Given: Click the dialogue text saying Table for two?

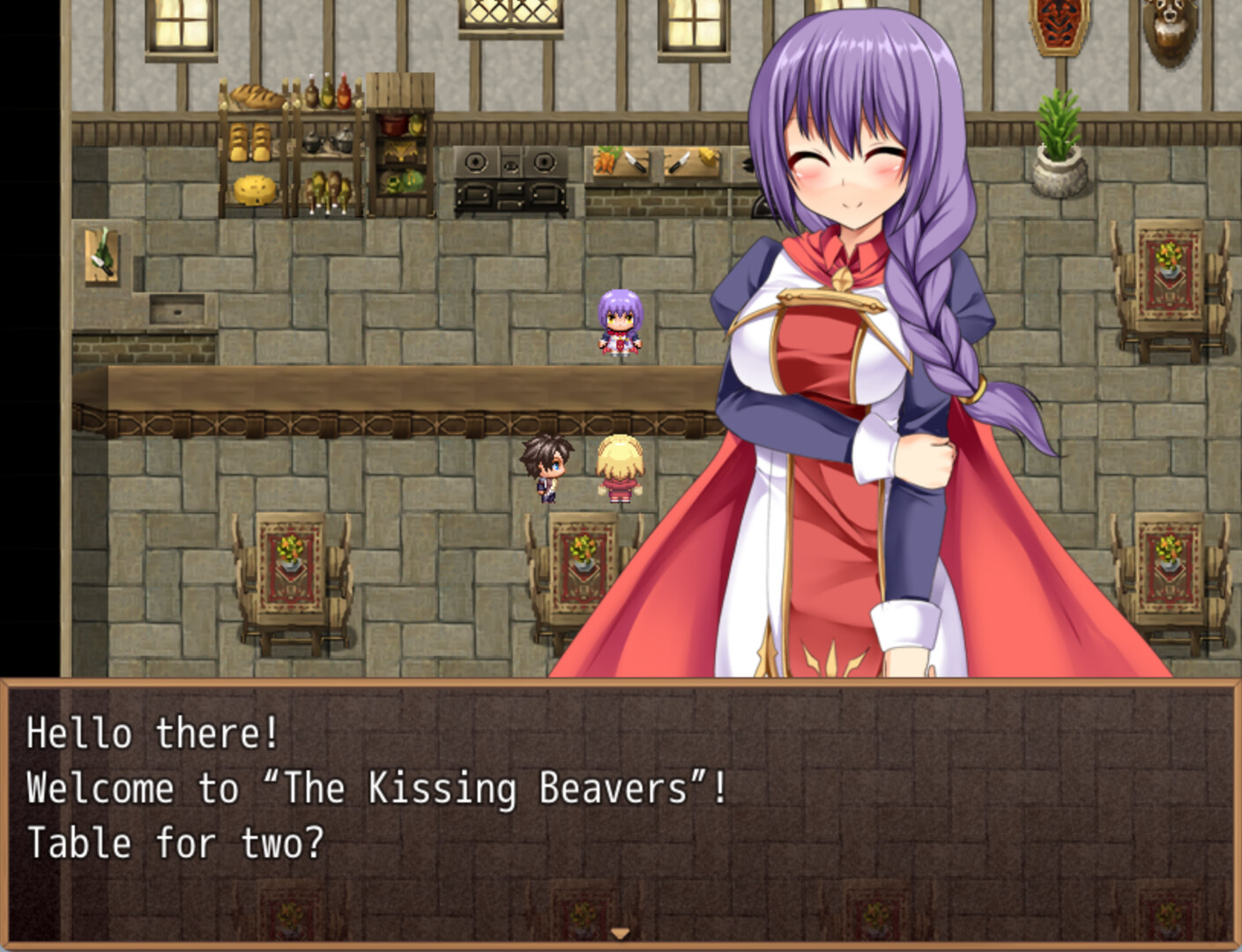Looking at the screenshot, I should (176, 842).
